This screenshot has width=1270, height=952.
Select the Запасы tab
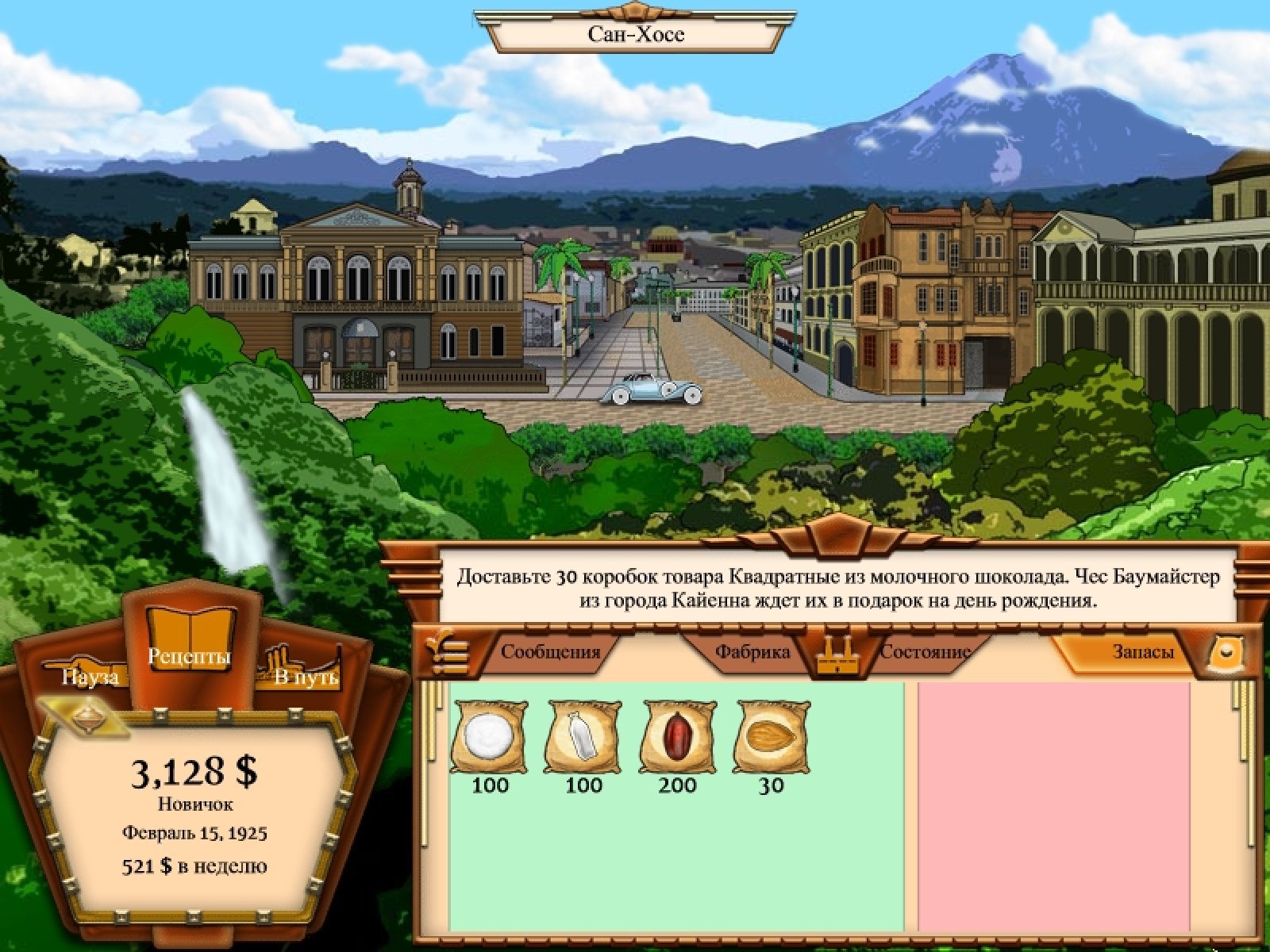coord(1141,652)
